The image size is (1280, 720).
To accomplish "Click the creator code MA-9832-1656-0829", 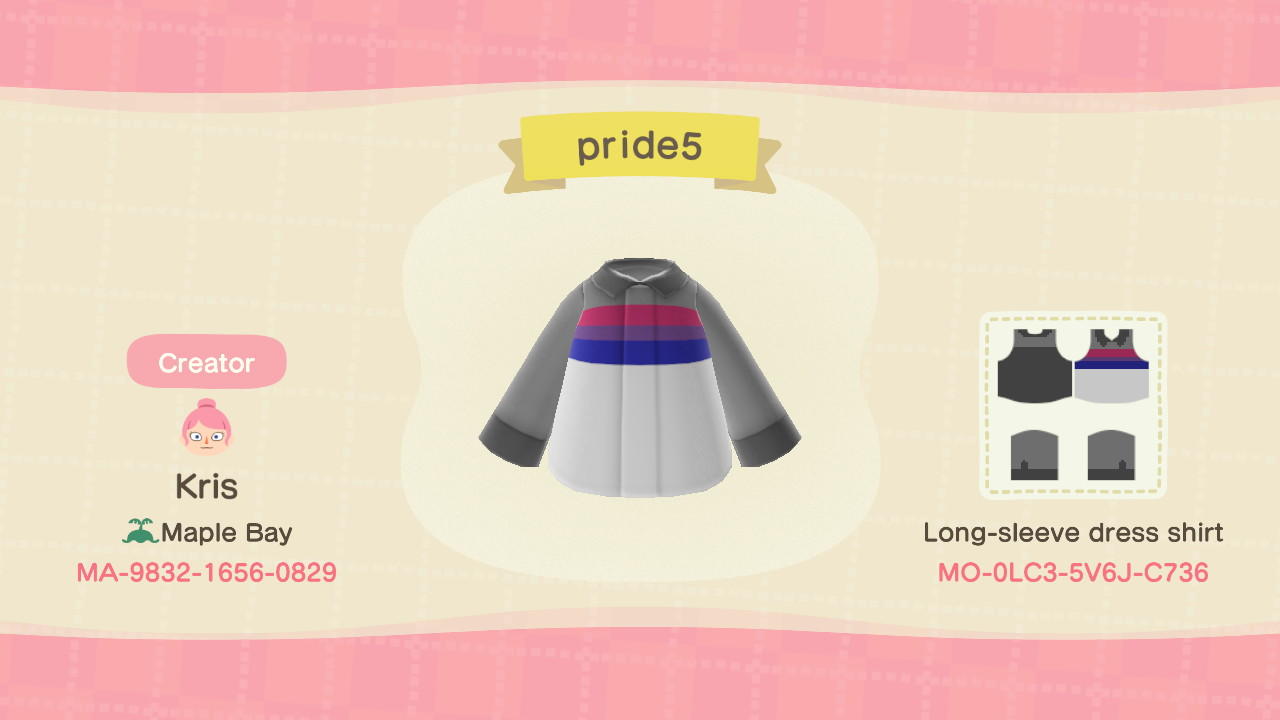I will point(206,573).
